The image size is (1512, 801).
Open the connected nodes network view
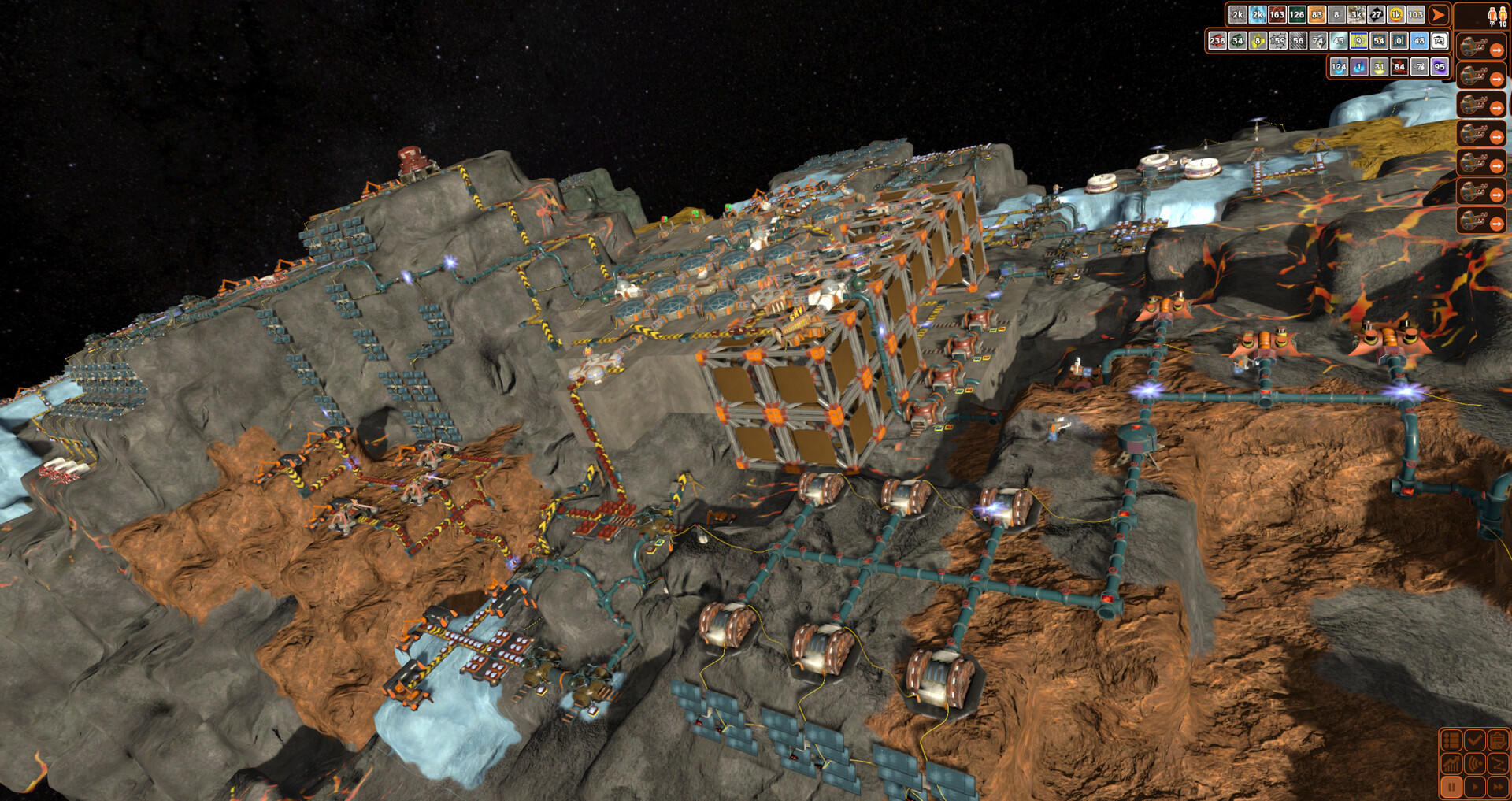point(1497,763)
